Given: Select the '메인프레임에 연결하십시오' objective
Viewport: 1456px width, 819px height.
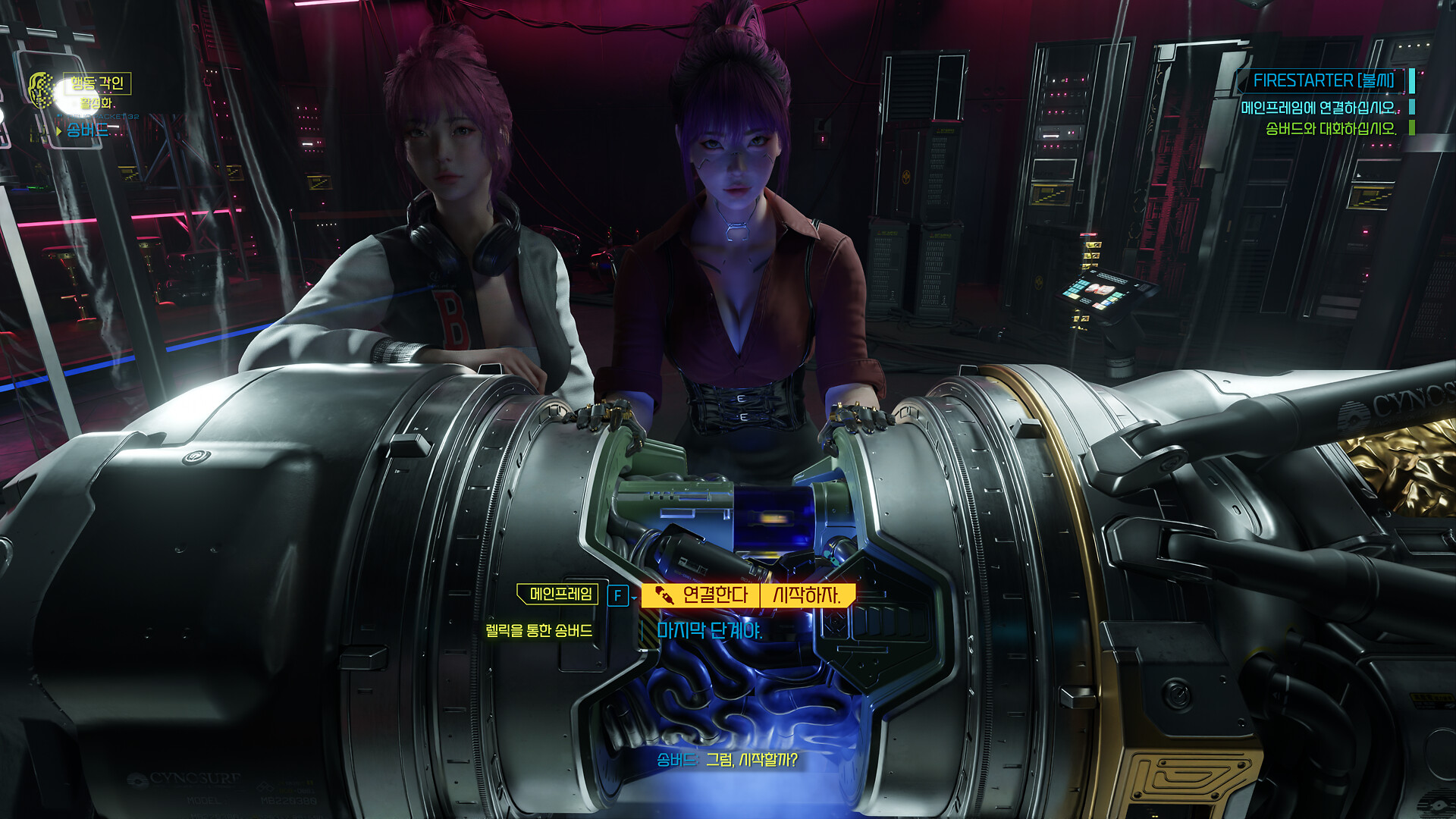Looking at the screenshot, I should pos(1318,108).
